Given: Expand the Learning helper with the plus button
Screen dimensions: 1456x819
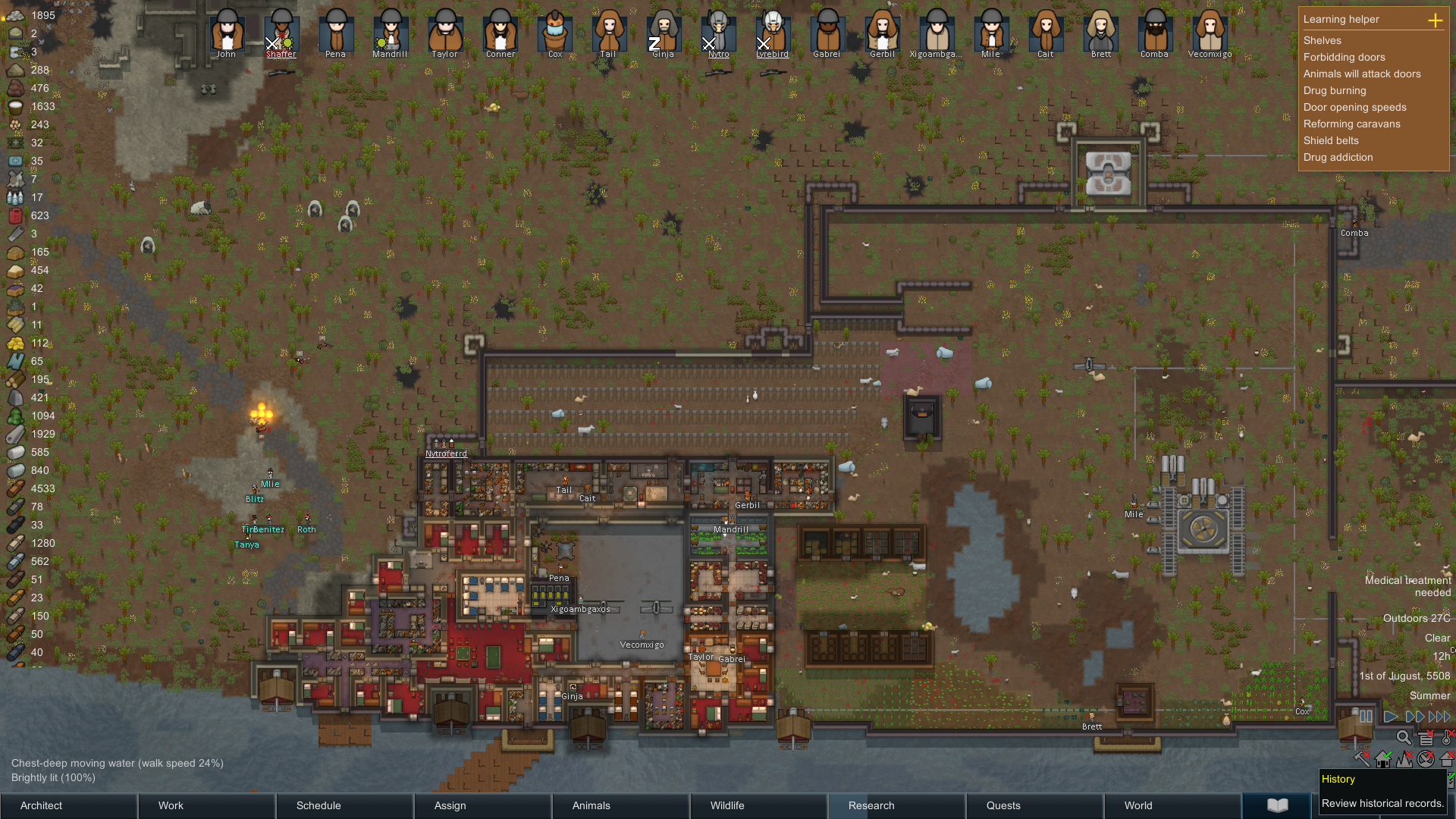Looking at the screenshot, I should click(x=1435, y=20).
